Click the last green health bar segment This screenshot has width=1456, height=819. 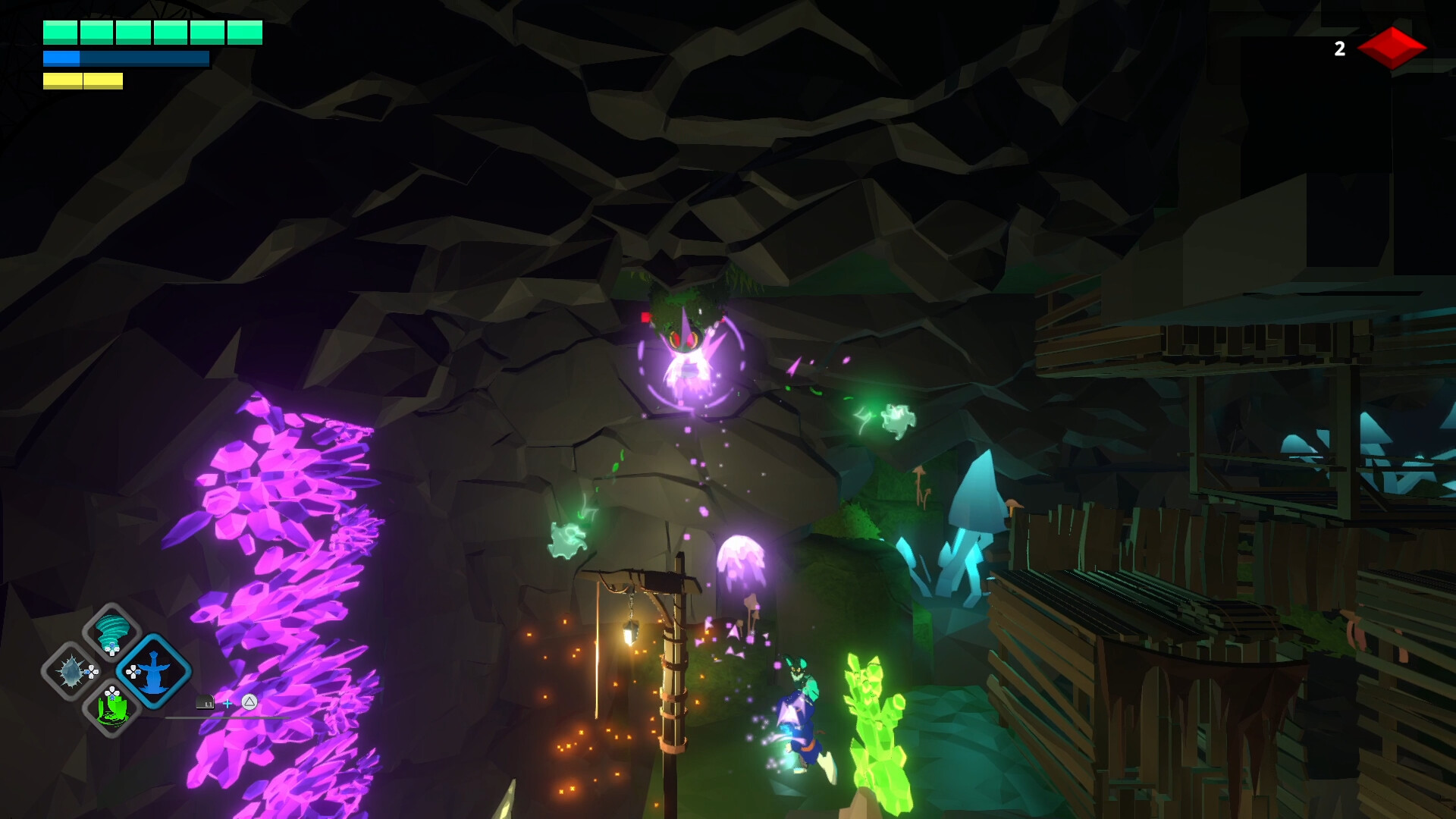click(243, 33)
